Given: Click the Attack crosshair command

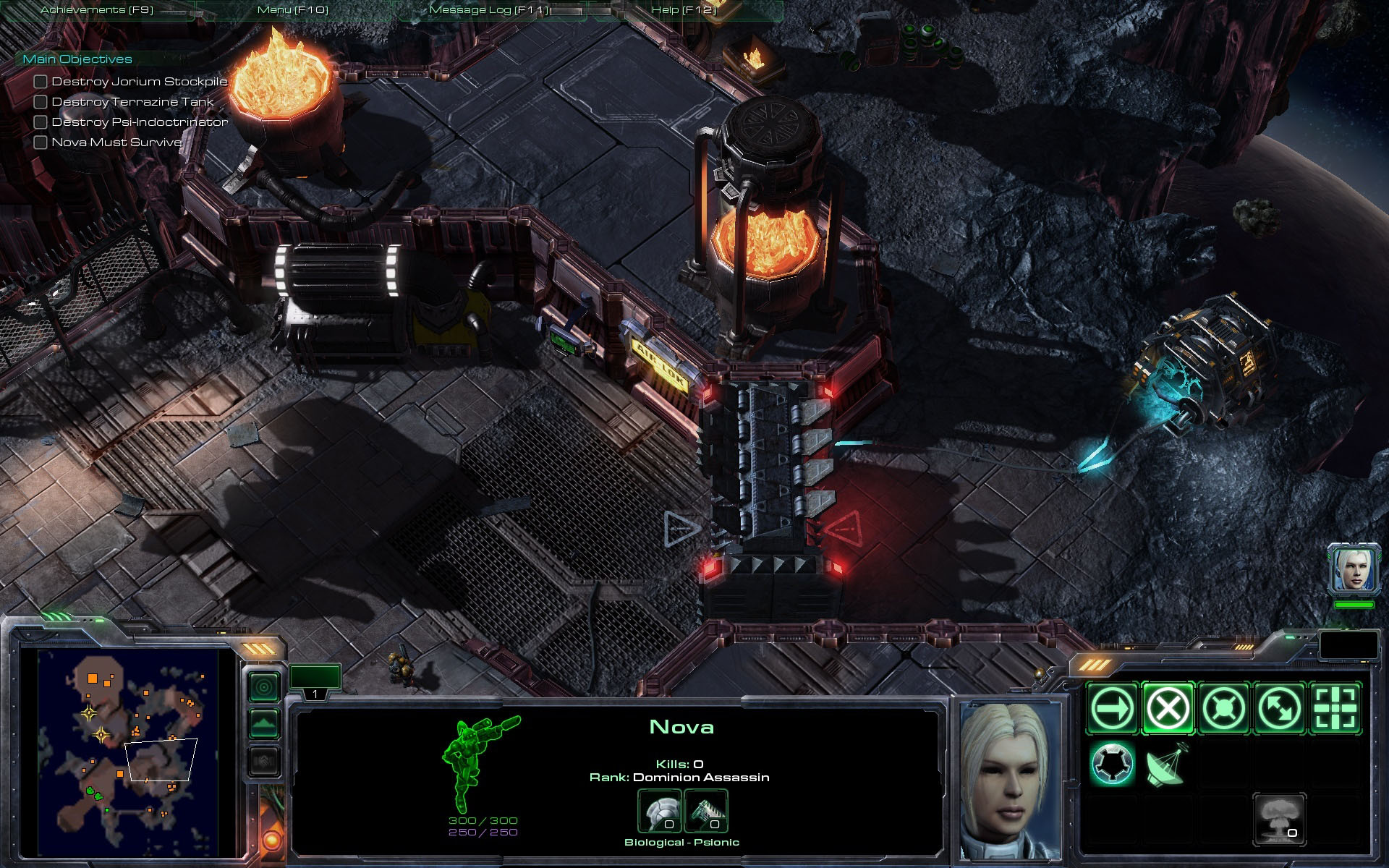Looking at the screenshot, I should (1335, 708).
